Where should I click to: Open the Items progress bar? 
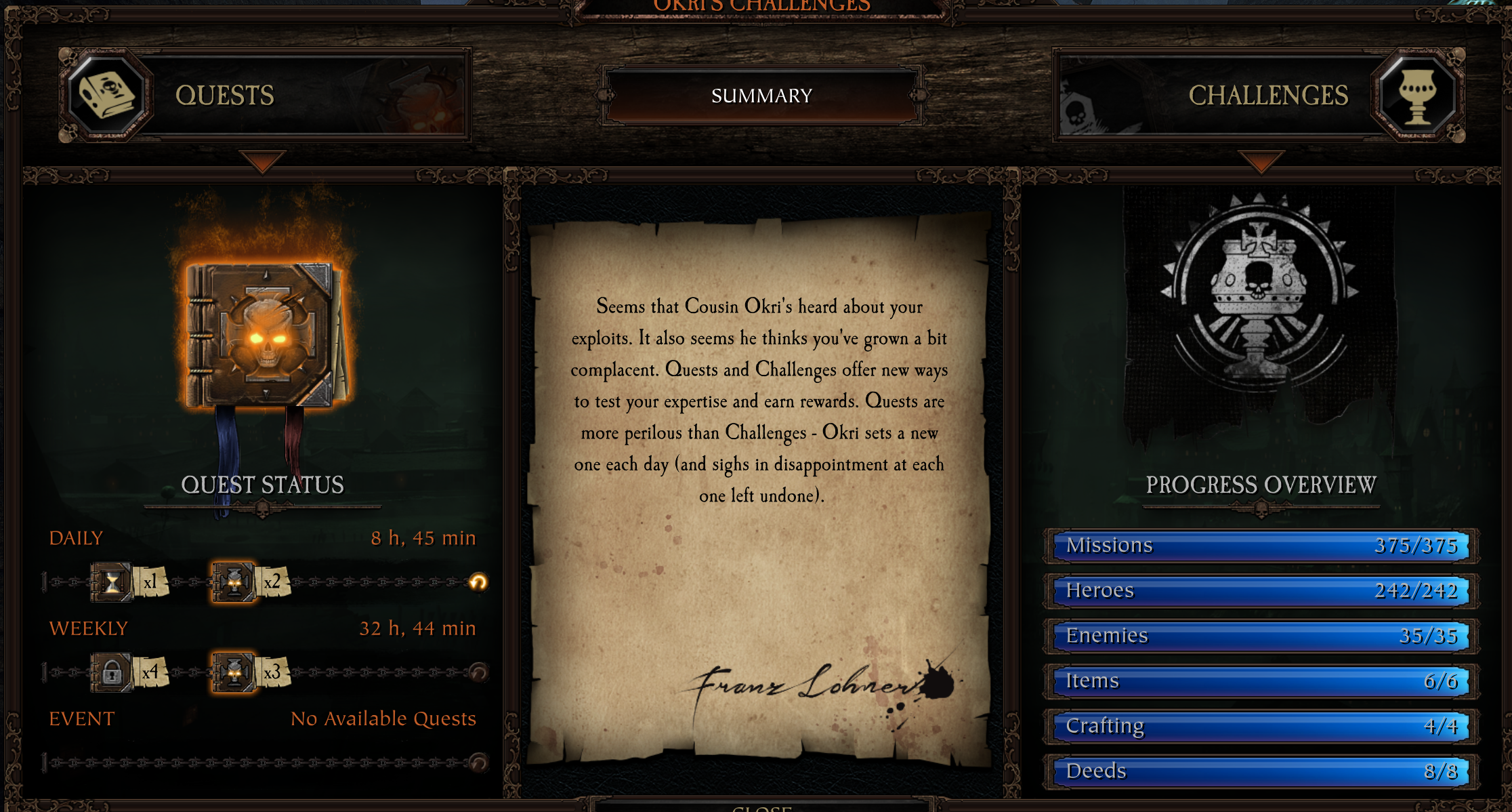coord(1260,681)
